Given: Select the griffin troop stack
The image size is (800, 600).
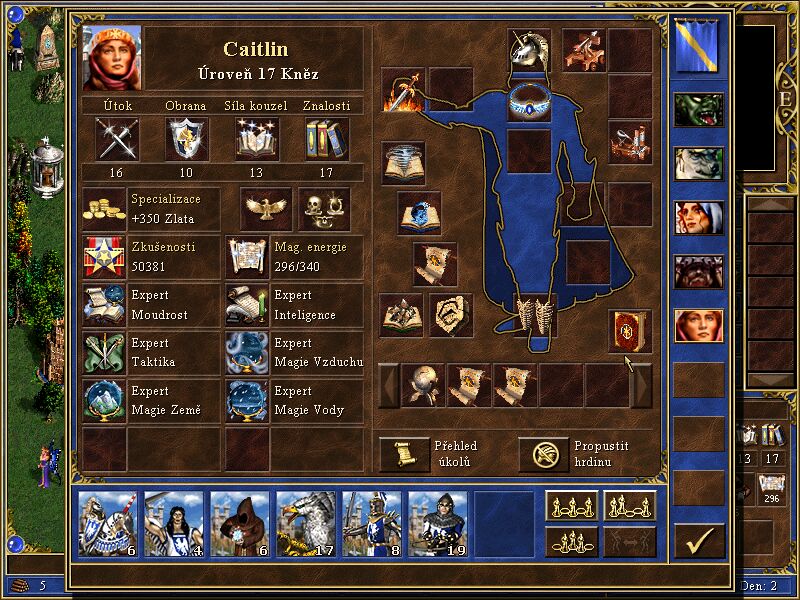Looking at the screenshot, I should [x=305, y=524].
